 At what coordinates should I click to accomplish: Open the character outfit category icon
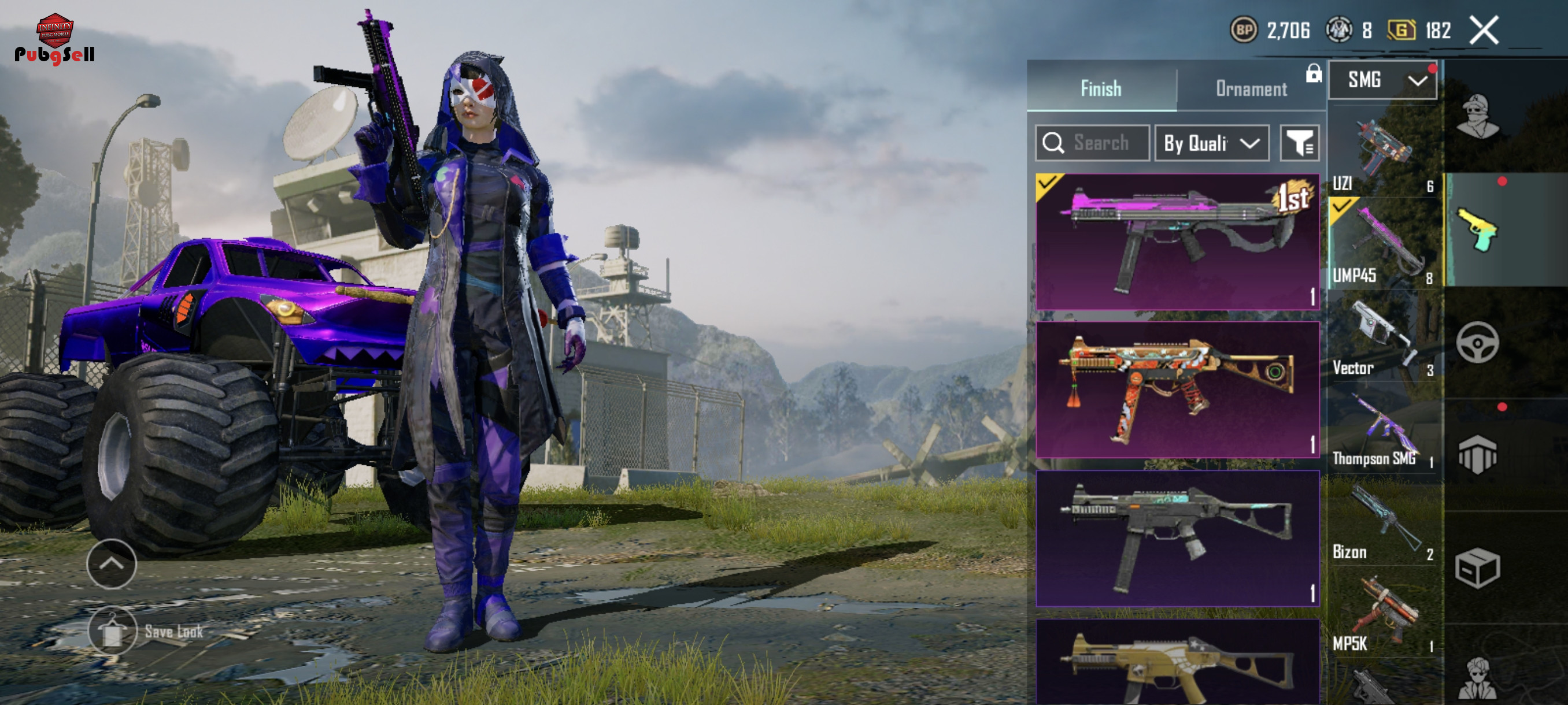tap(1477, 116)
